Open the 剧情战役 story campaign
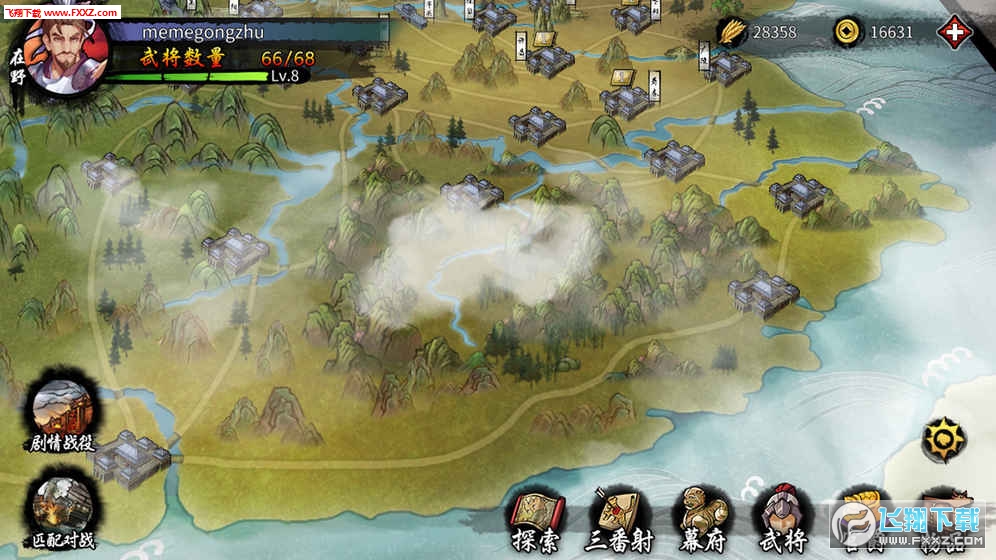The height and width of the screenshot is (560, 996). coord(62,414)
